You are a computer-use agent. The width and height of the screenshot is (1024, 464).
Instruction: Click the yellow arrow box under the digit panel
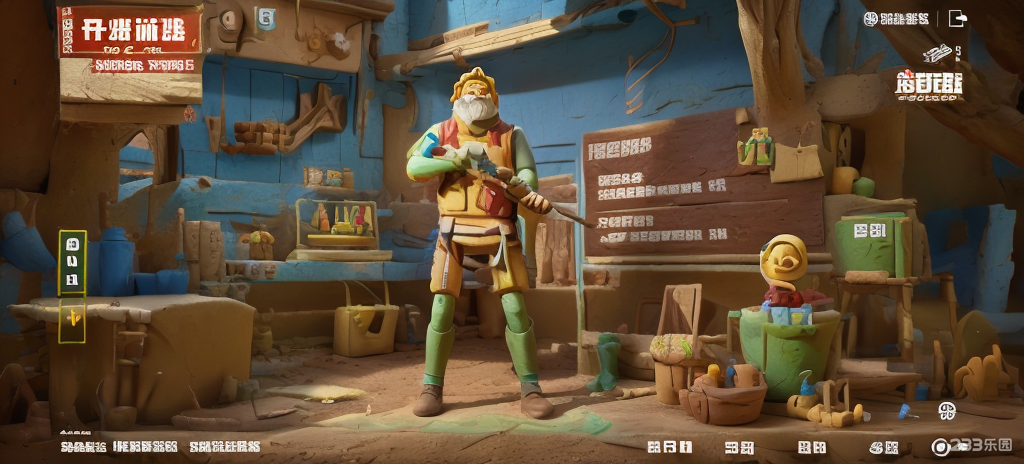[x=73, y=319]
